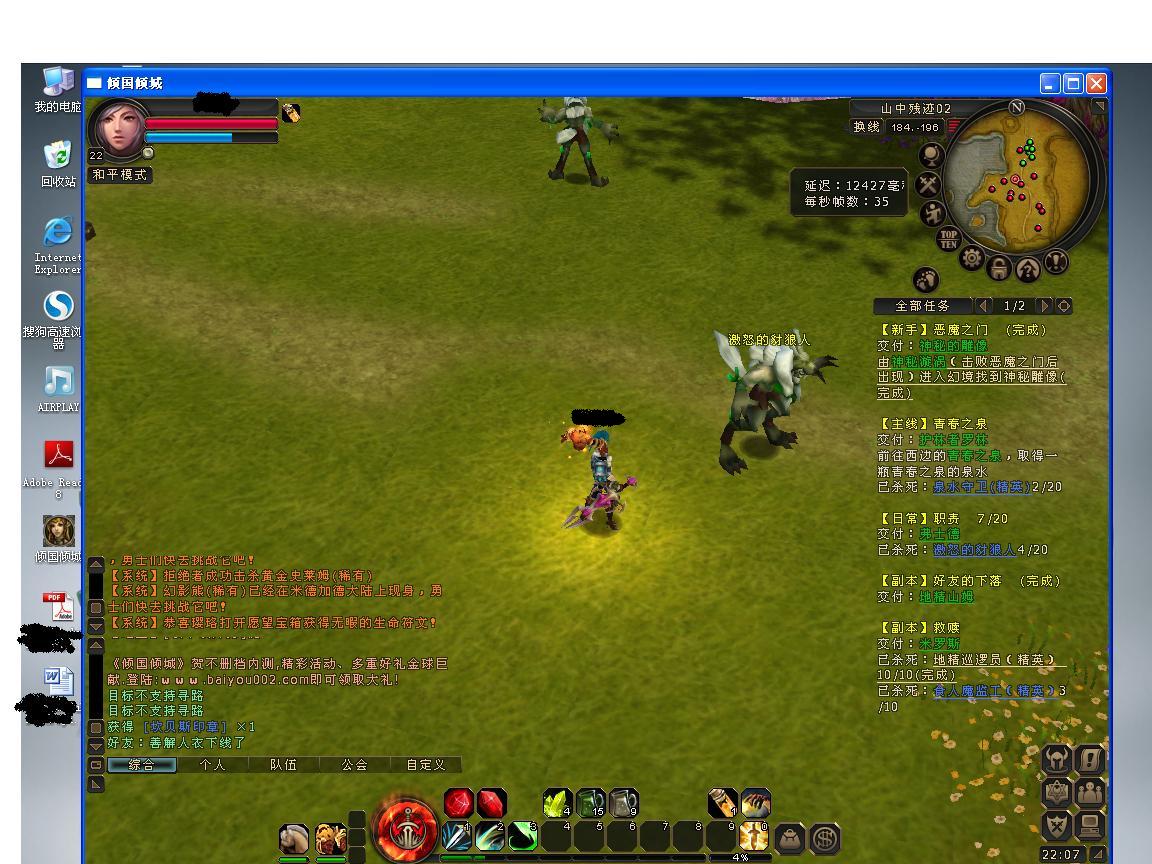Viewport: 1152px width, 864px height.
Task: Open settings via the minimap gear icon
Action: (972, 258)
